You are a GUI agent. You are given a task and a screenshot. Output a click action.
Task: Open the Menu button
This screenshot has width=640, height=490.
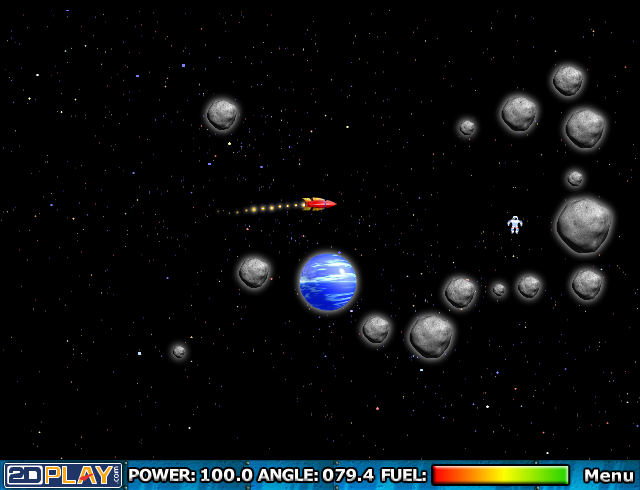[608, 475]
